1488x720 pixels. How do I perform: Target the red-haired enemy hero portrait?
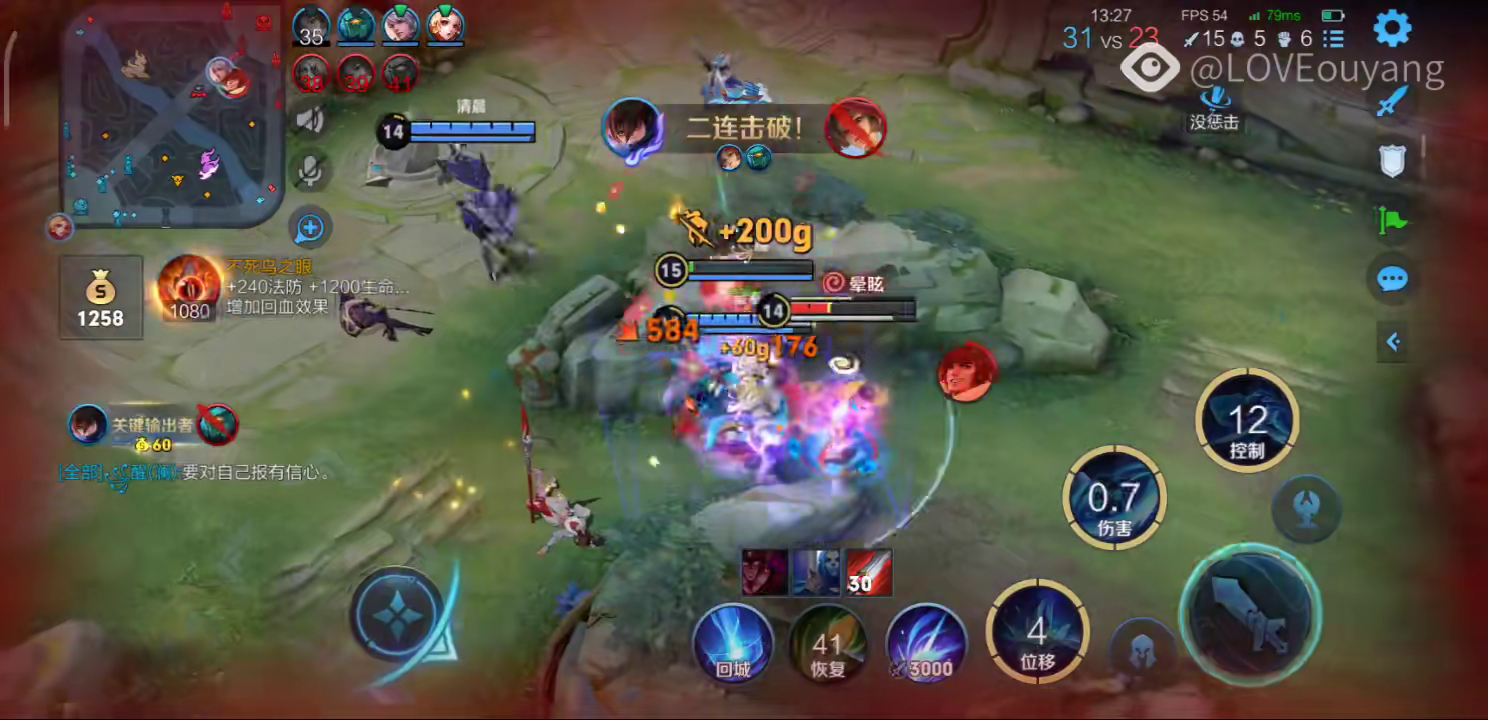pos(966,372)
